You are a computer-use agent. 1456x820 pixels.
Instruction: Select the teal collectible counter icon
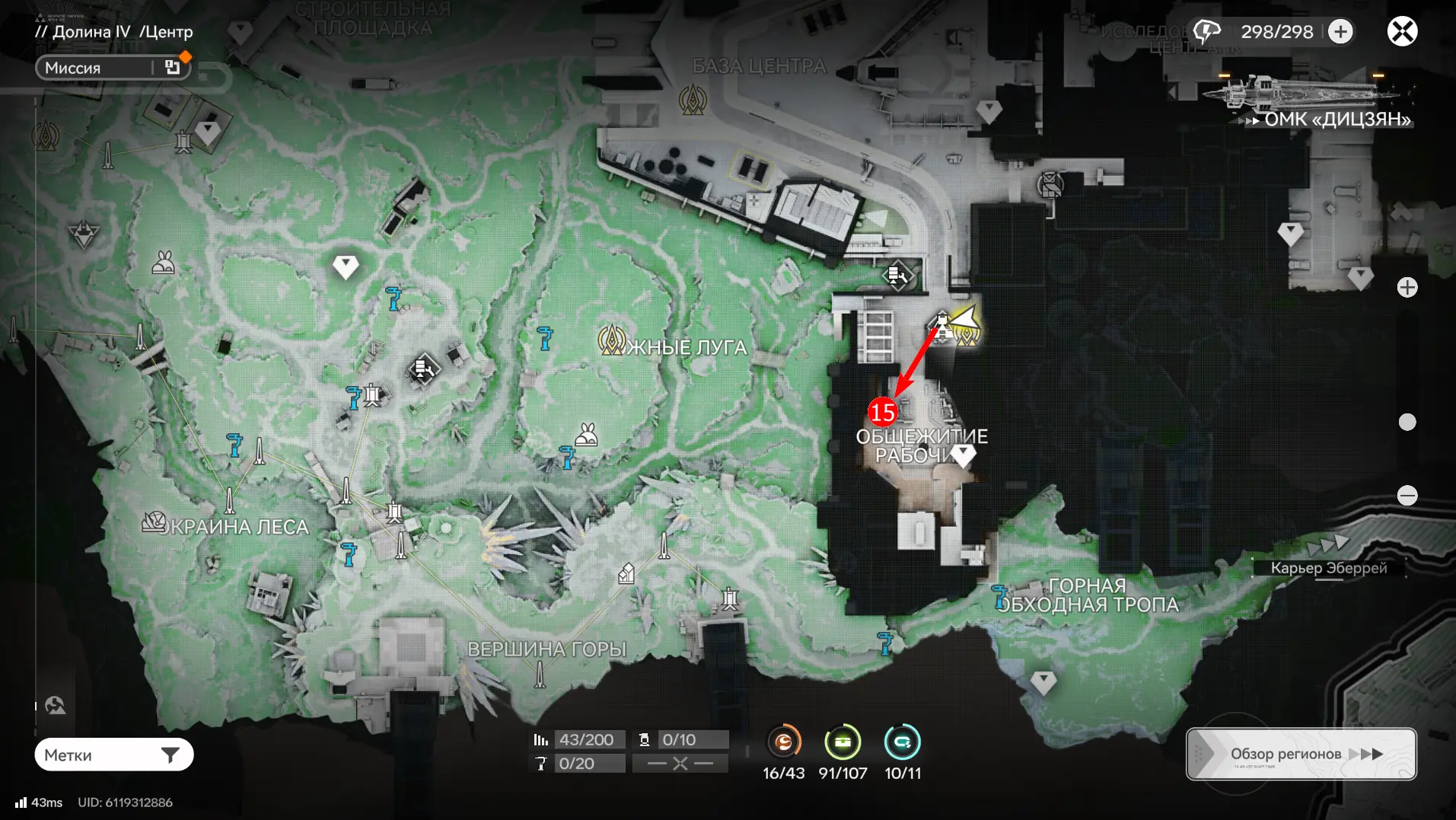pyautogui.click(x=902, y=742)
